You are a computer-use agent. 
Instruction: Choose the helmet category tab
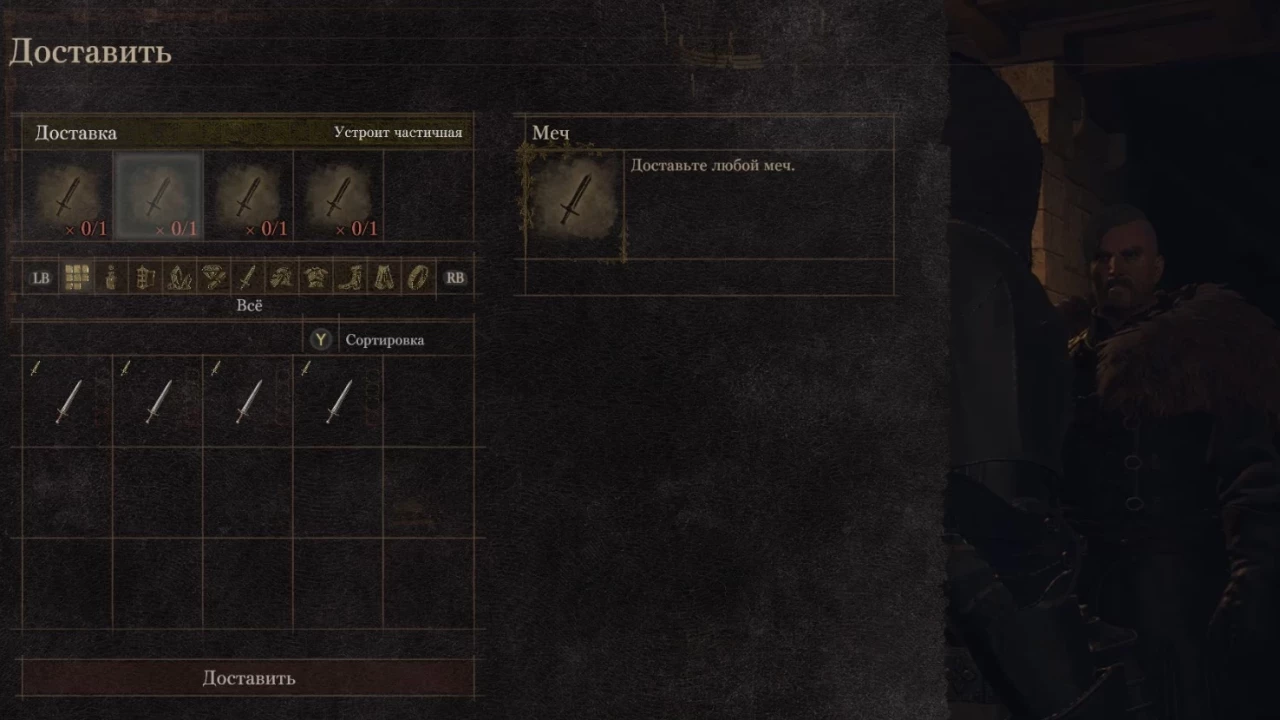pos(281,278)
